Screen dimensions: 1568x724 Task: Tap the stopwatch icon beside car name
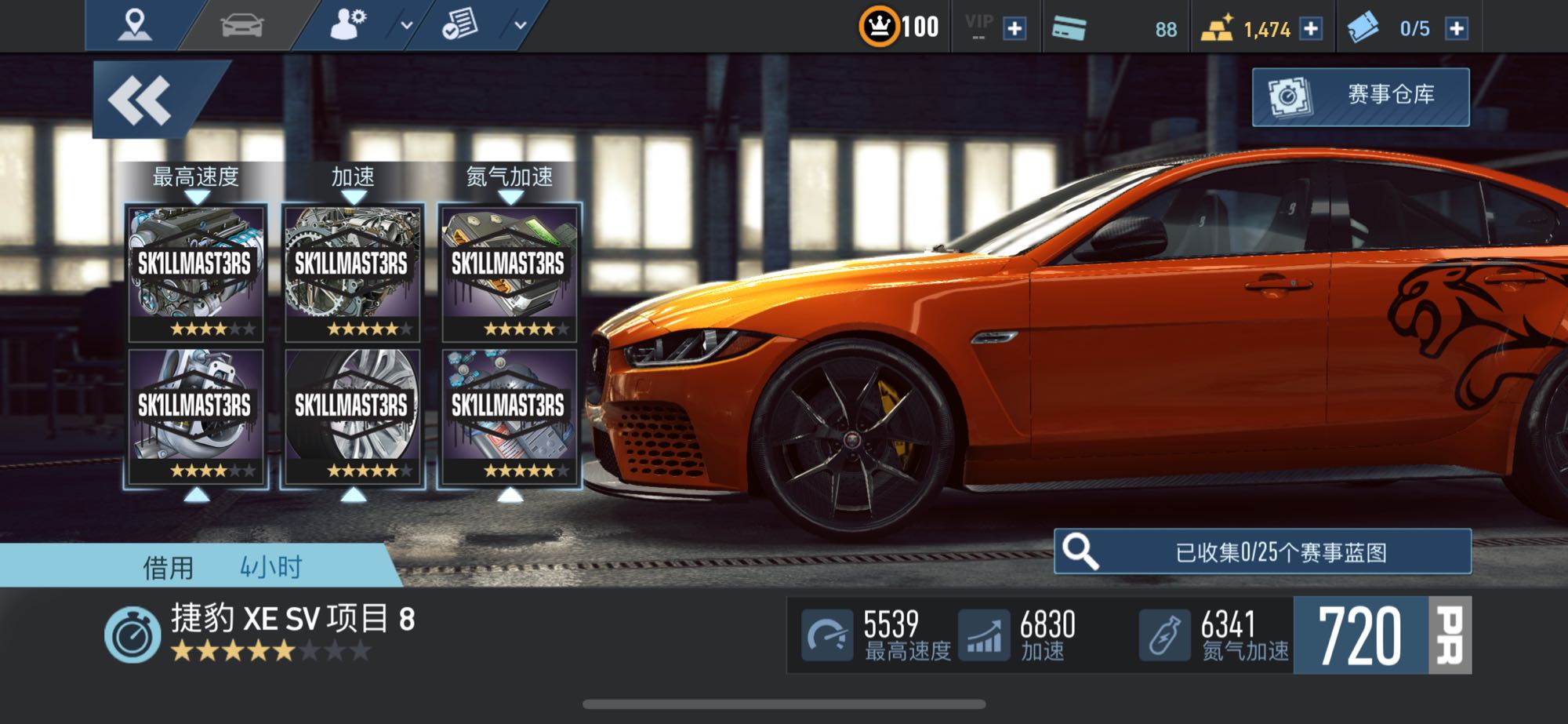pyautogui.click(x=132, y=635)
